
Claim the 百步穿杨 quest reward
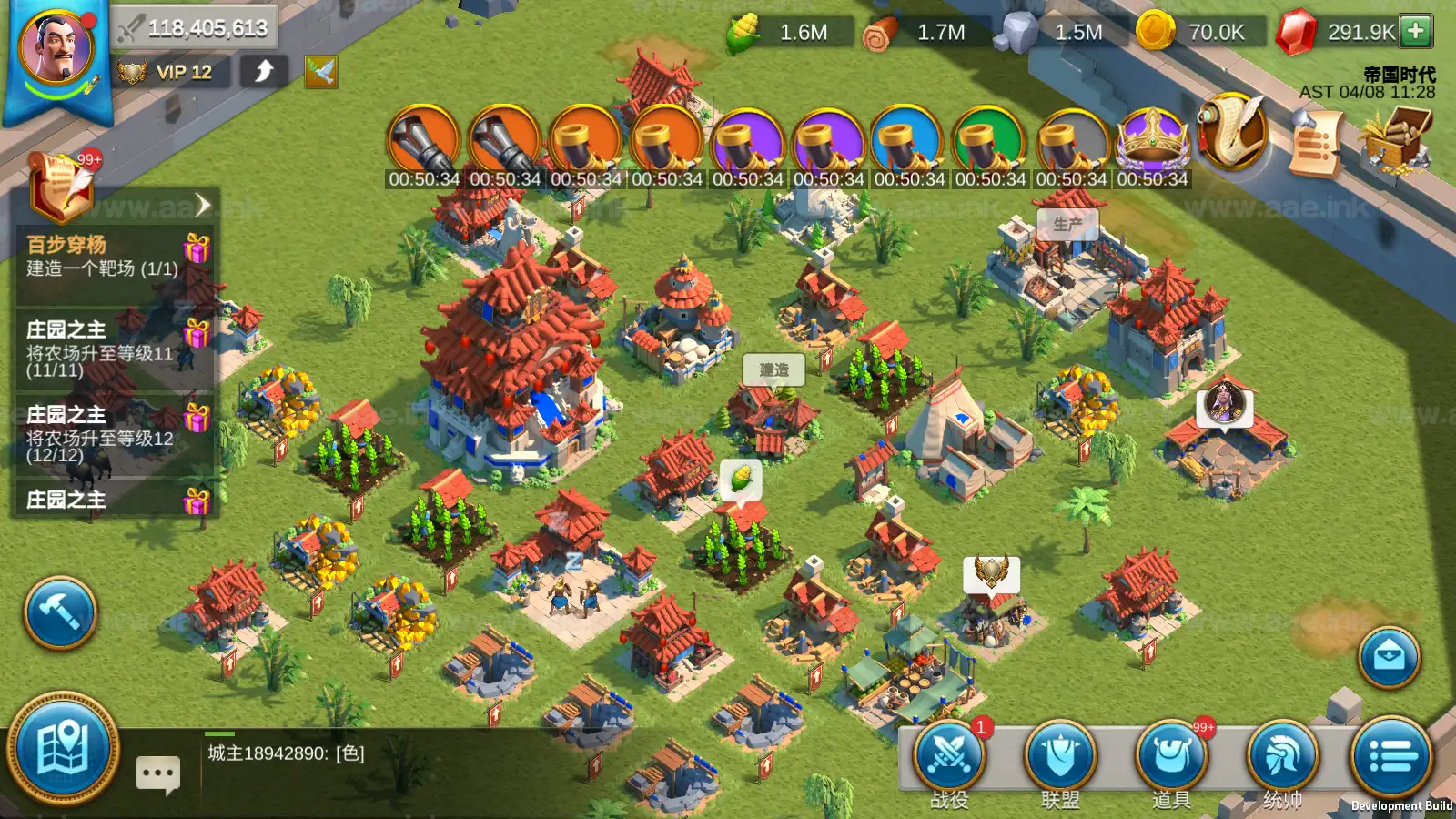(x=197, y=248)
